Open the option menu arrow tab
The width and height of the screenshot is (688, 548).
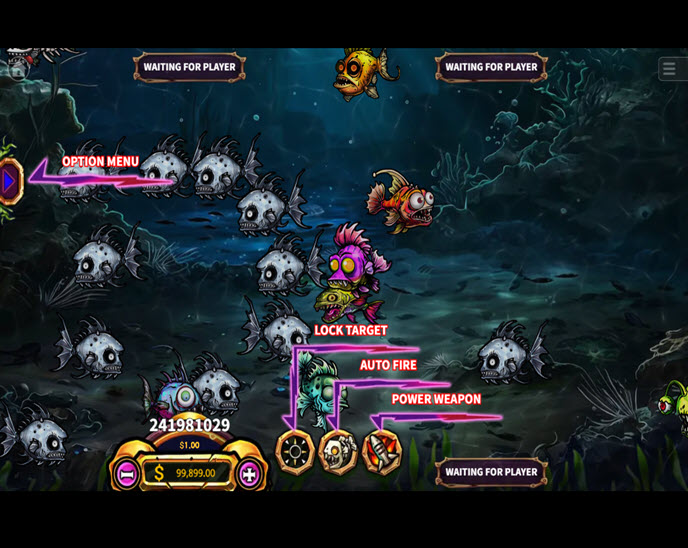pyautogui.click(x=9, y=182)
